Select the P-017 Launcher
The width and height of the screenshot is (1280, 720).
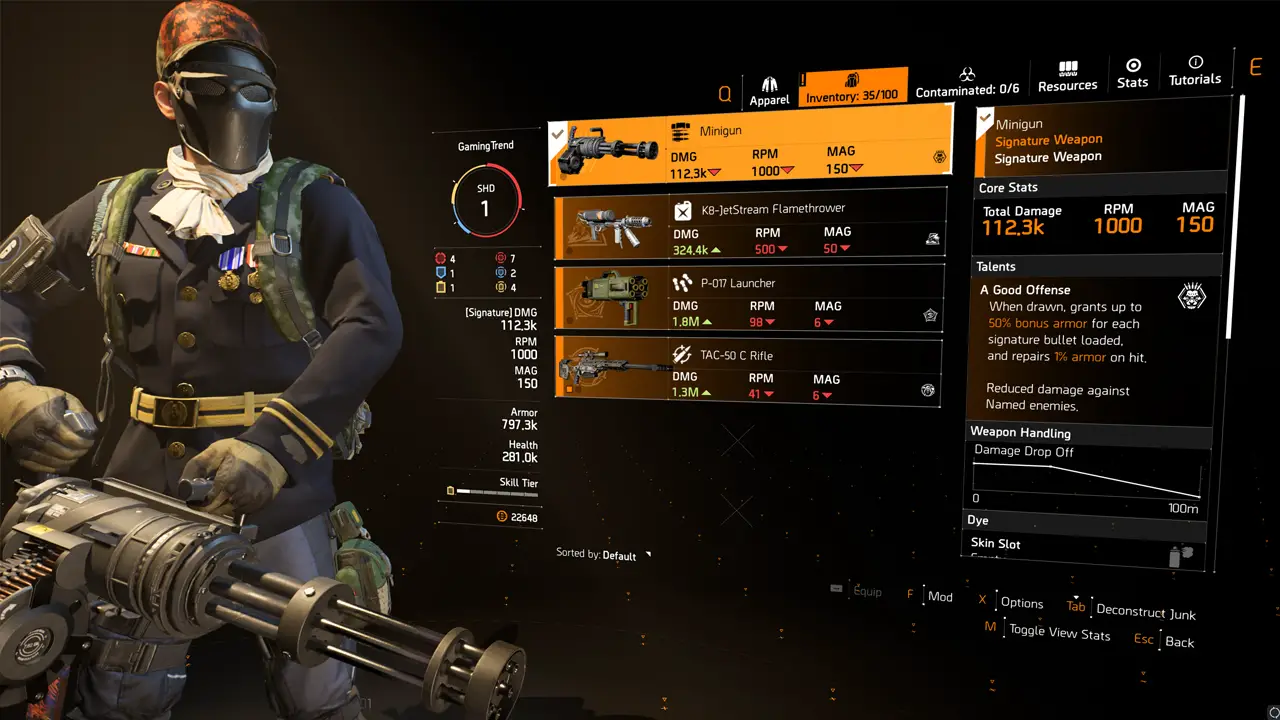[748, 299]
